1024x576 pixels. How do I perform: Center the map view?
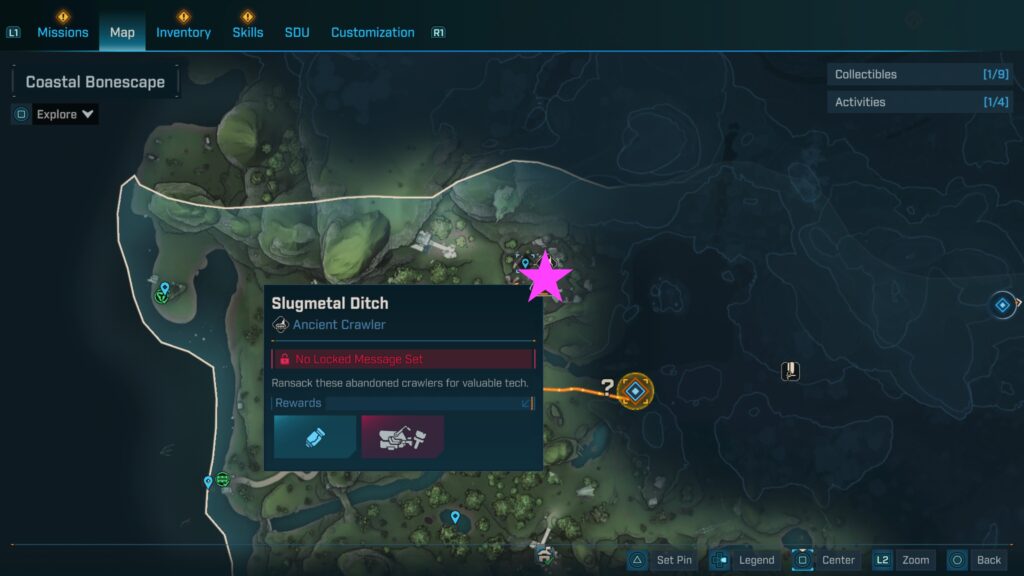click(x=826, y=560)
